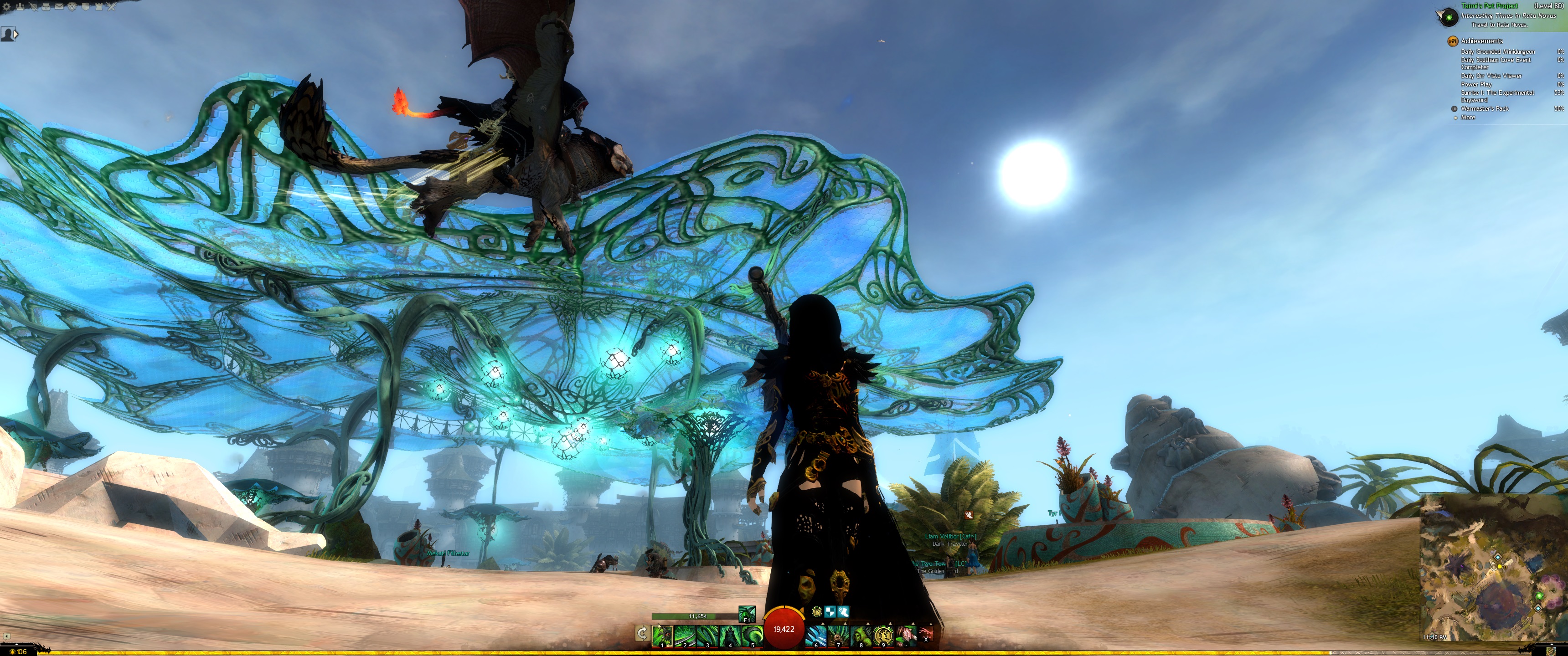Open the crossed swords PvP icon

(112, 7)
